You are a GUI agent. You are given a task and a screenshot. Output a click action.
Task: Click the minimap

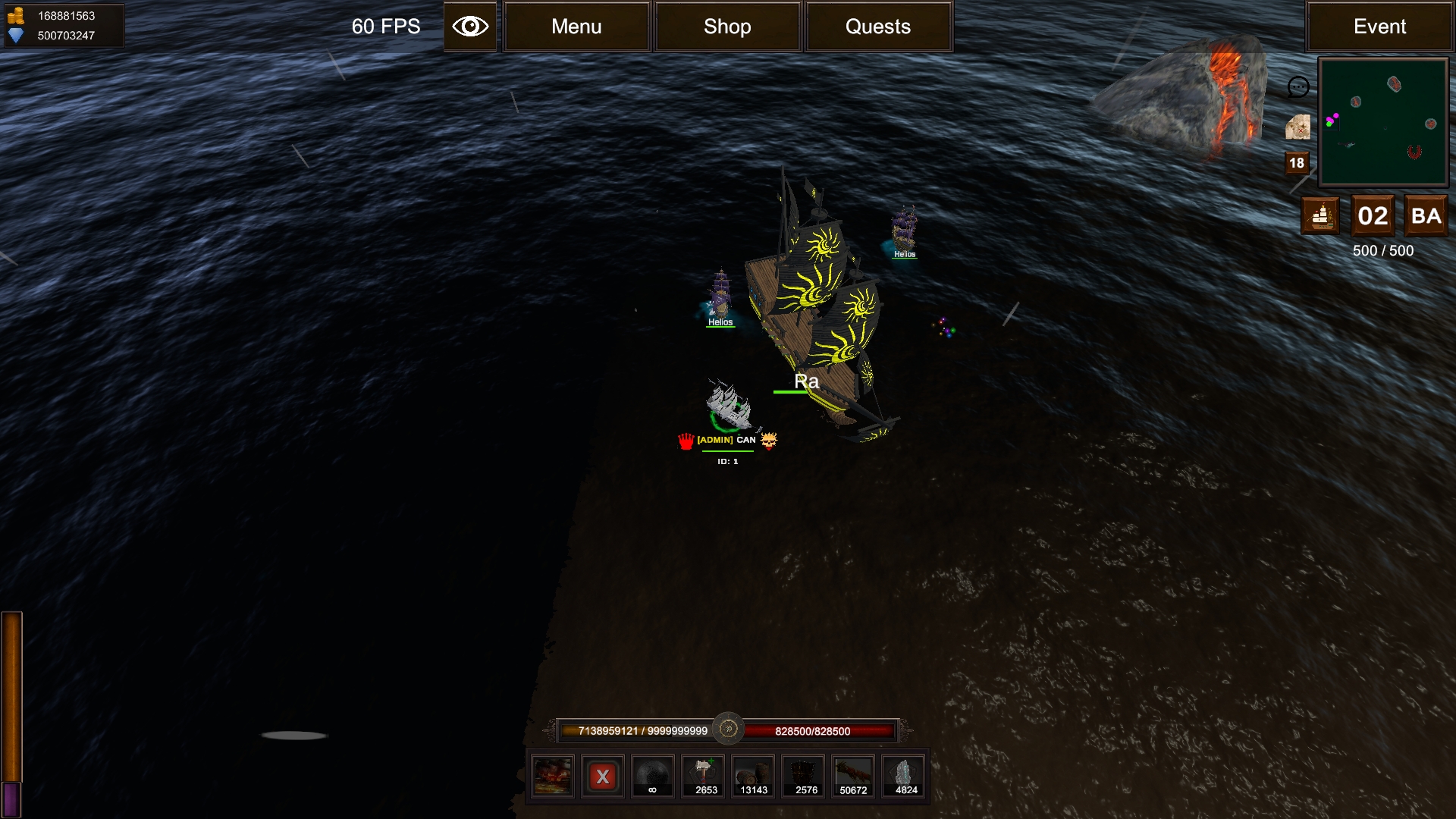(x=1383, y=122)
